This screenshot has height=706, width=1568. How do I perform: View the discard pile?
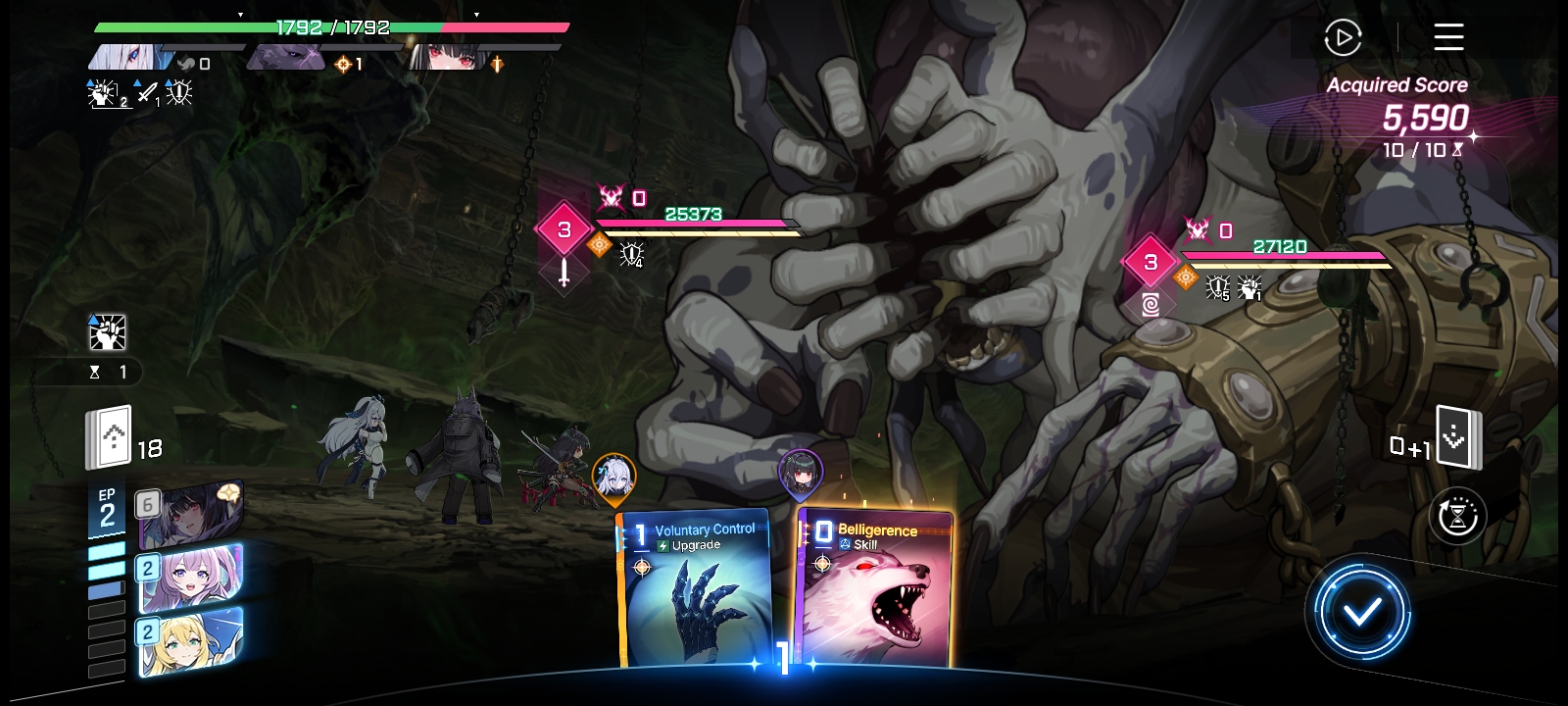1457,437
